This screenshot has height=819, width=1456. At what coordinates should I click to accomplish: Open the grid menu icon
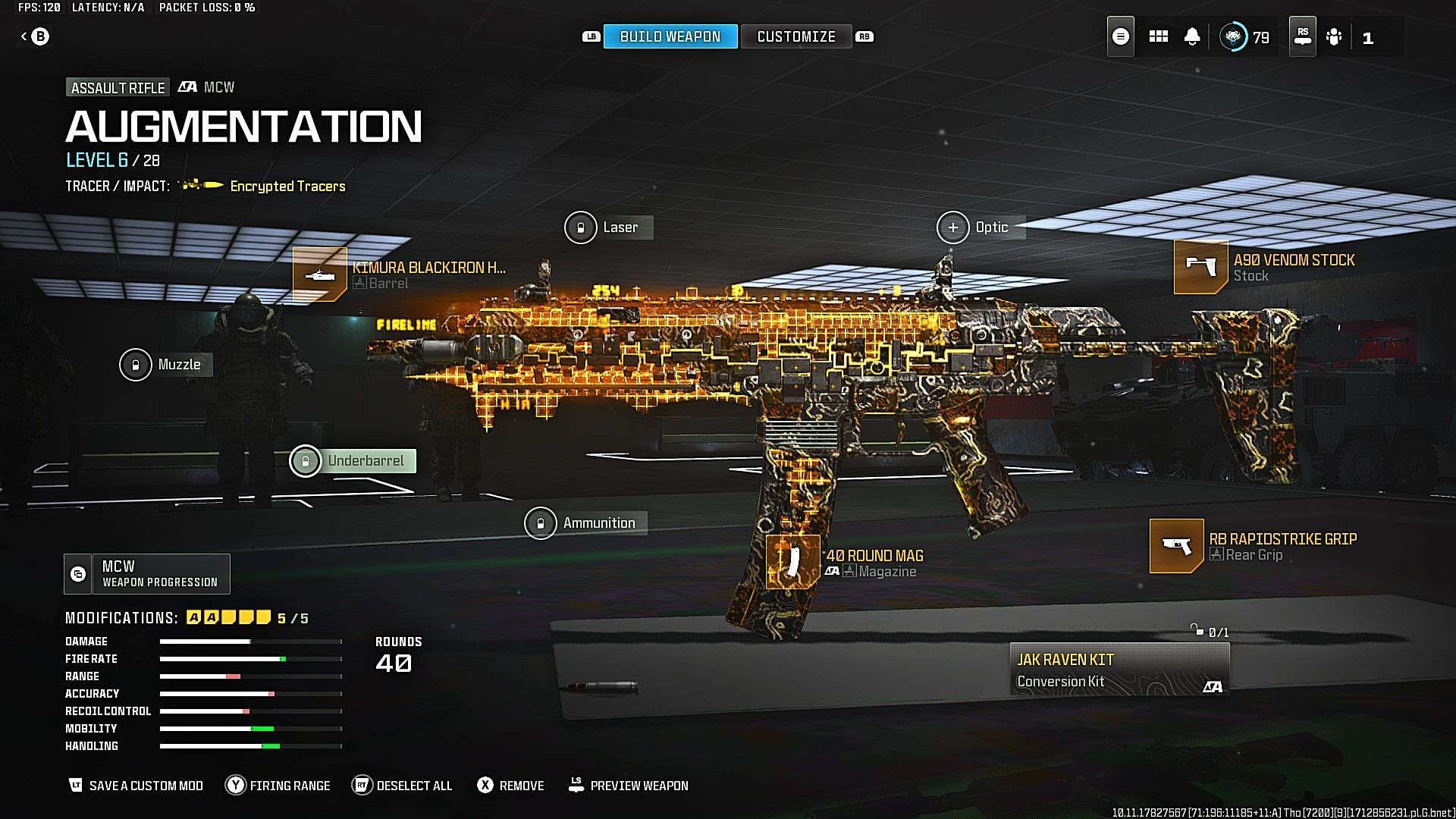pos(1158,36)
